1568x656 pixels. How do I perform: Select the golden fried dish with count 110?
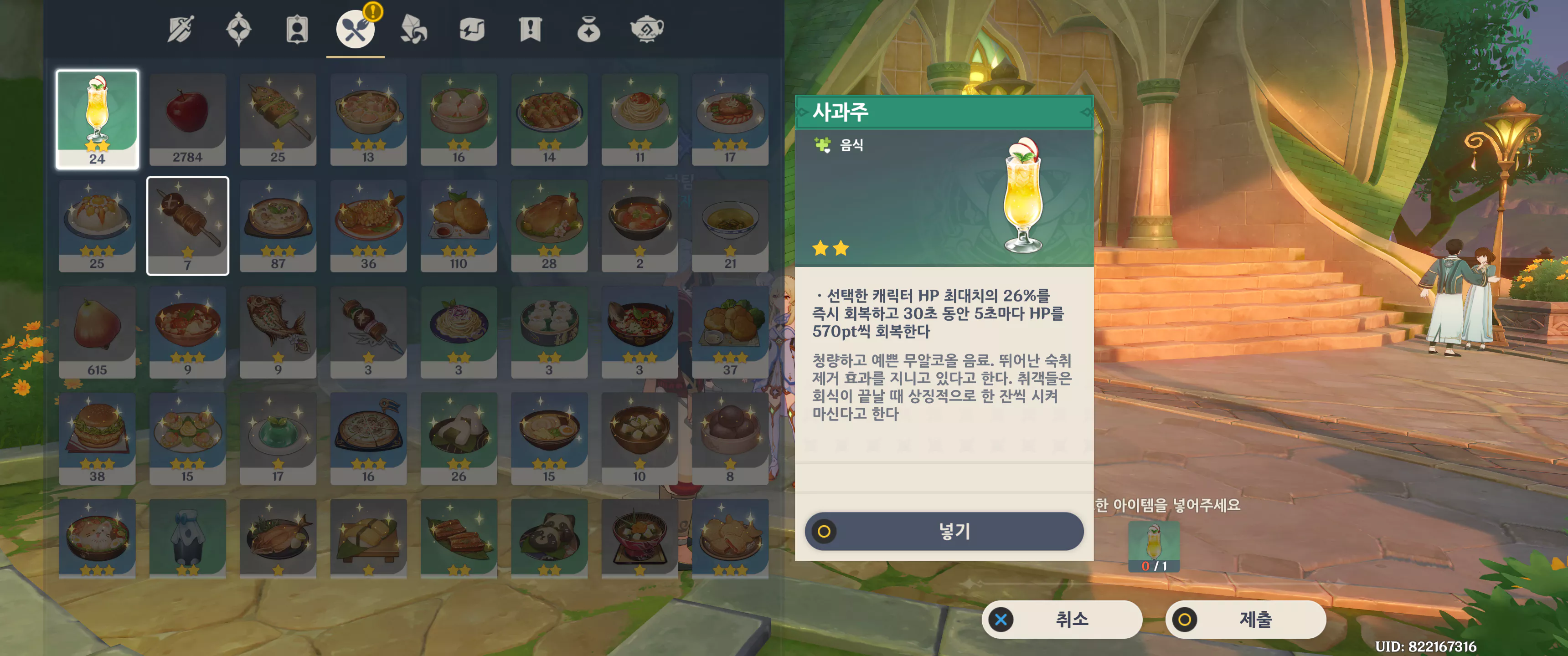click(459, 226)
